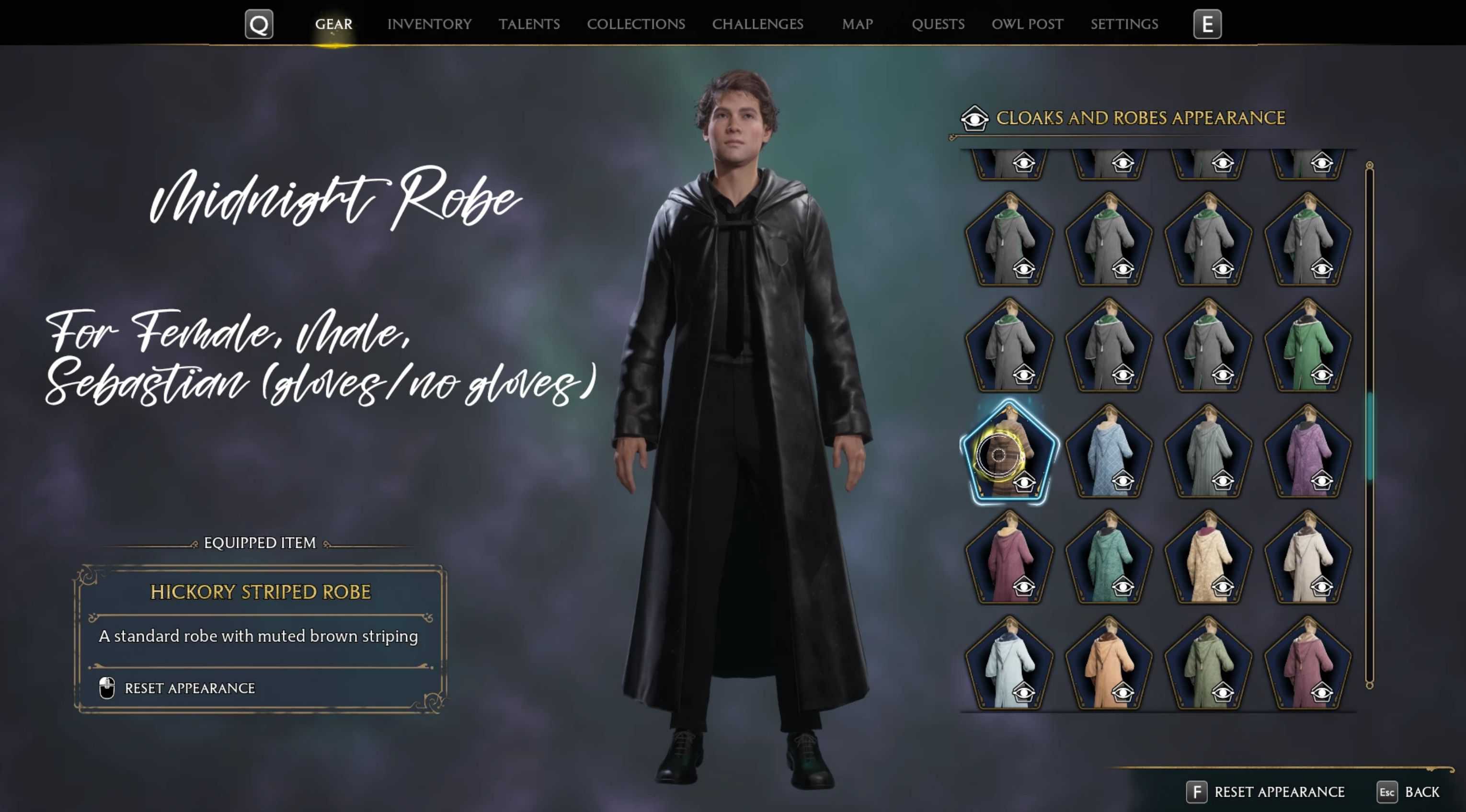Choose the light blue patterned robe appearance

click(x=1108, y=453)
